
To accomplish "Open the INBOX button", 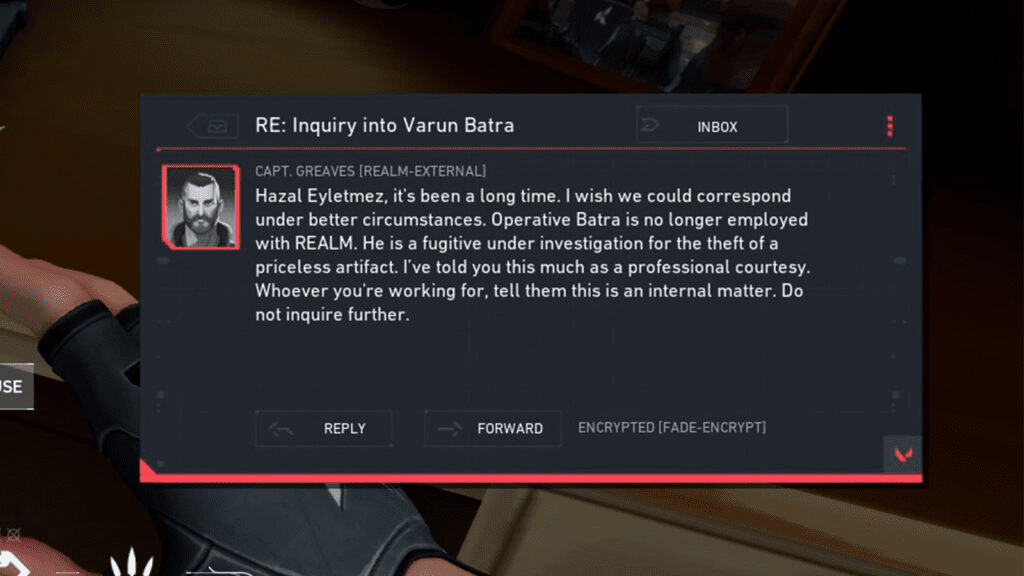I will pyautogui.click(x=711, y=126).
